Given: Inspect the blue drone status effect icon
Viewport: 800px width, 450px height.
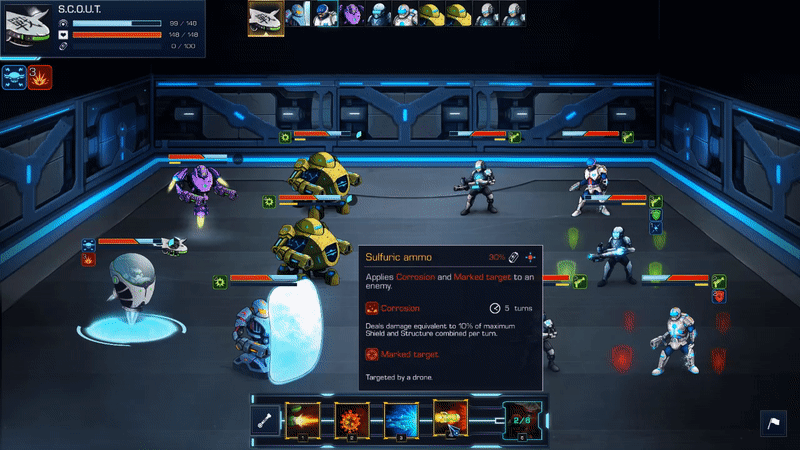Looking at the screenshot, I should coord(14,76).
